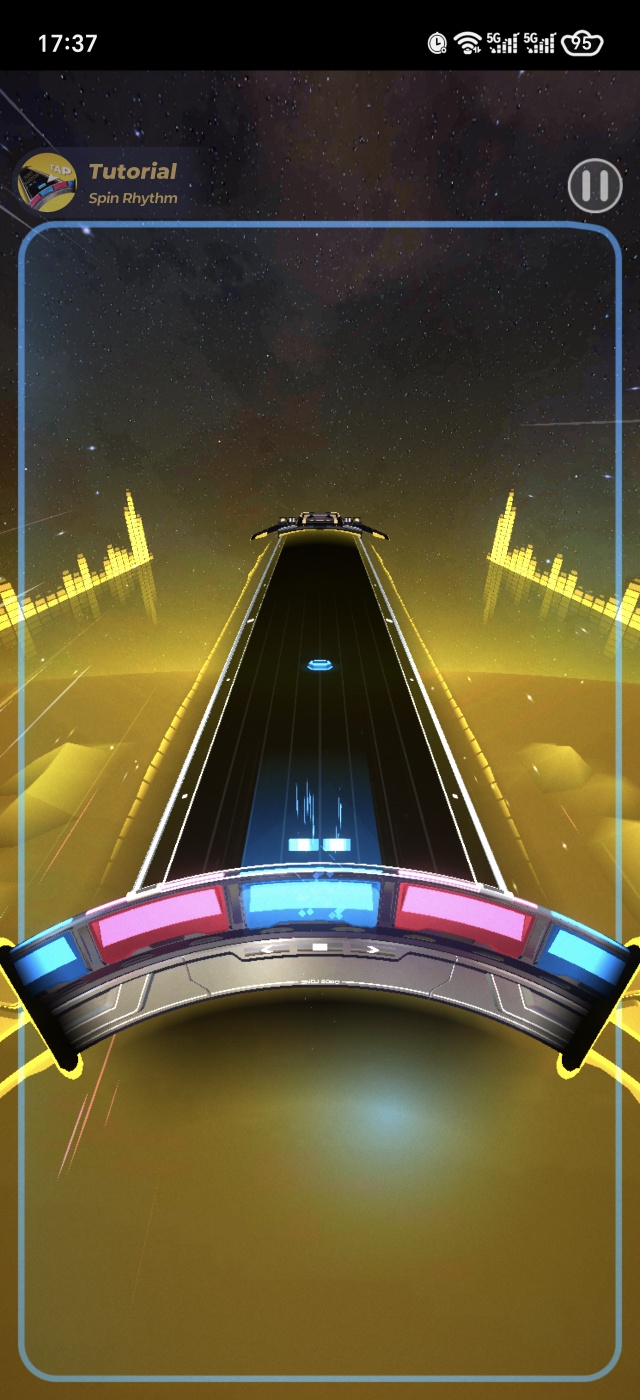Pause the song with the pause button
640x1400 pixels.
(594, 185)
